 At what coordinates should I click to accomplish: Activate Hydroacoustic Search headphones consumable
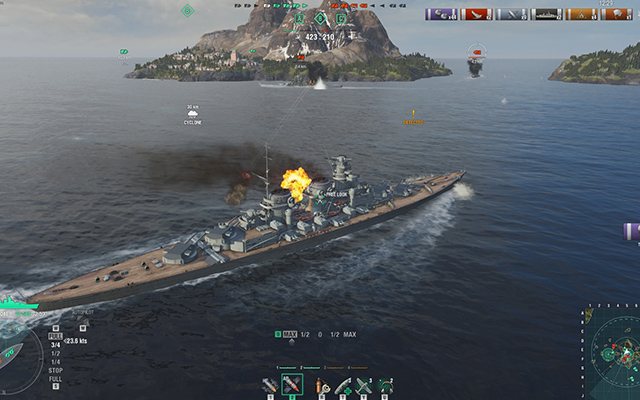[x=385, y=384]
